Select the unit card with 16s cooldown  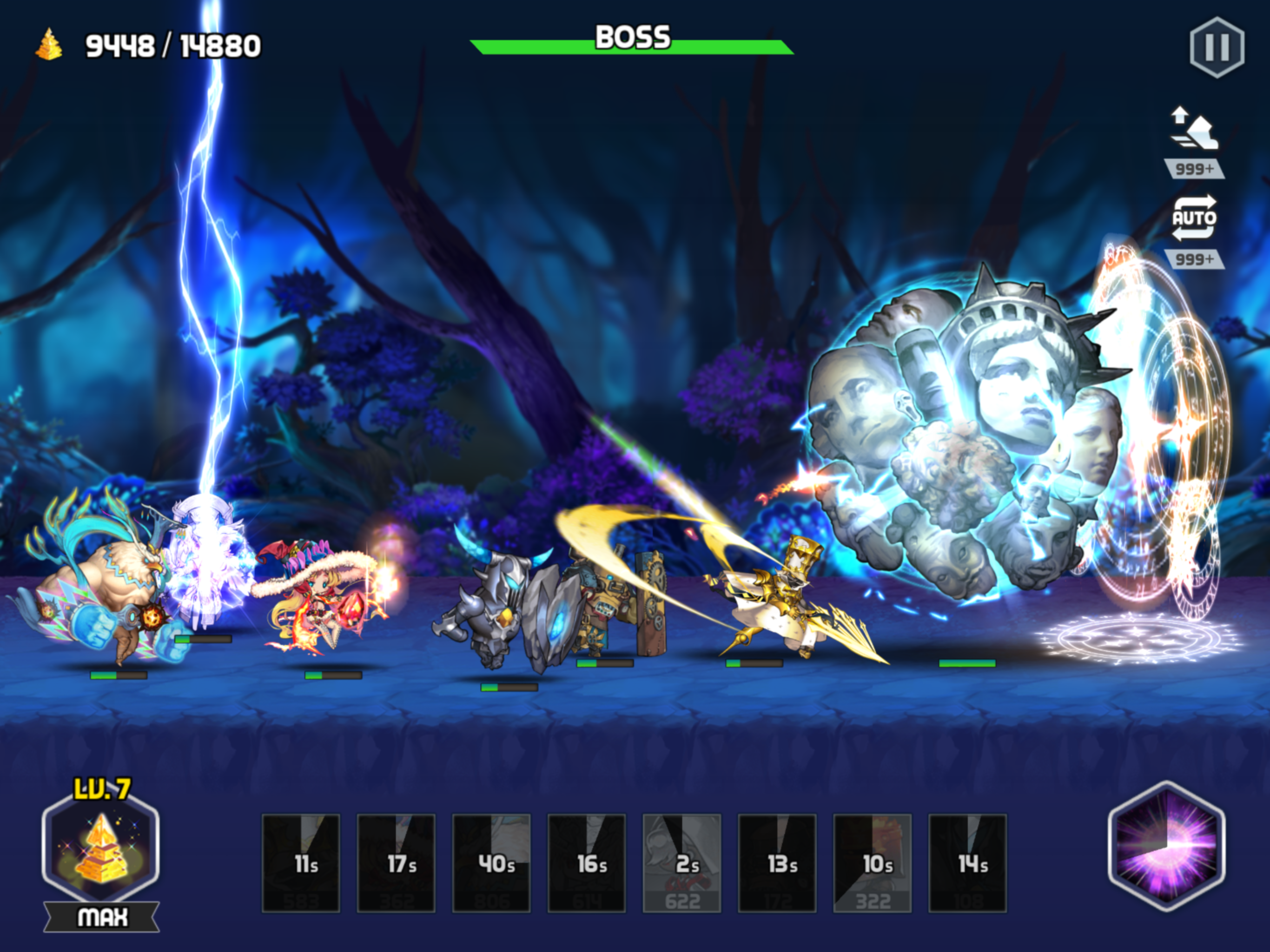pyautogui.click(x=587, y=863)
